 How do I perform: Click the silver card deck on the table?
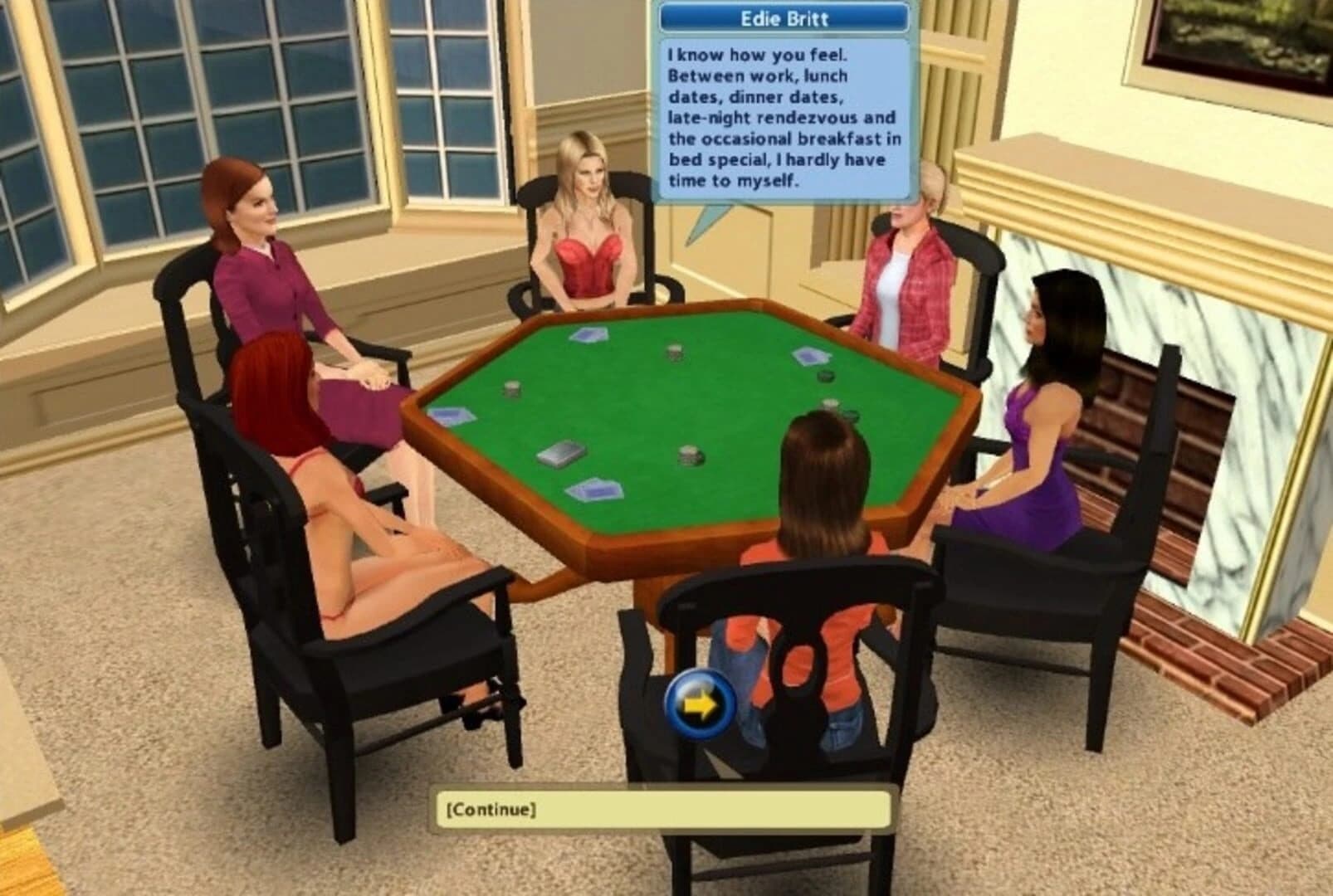click(560, 452)
